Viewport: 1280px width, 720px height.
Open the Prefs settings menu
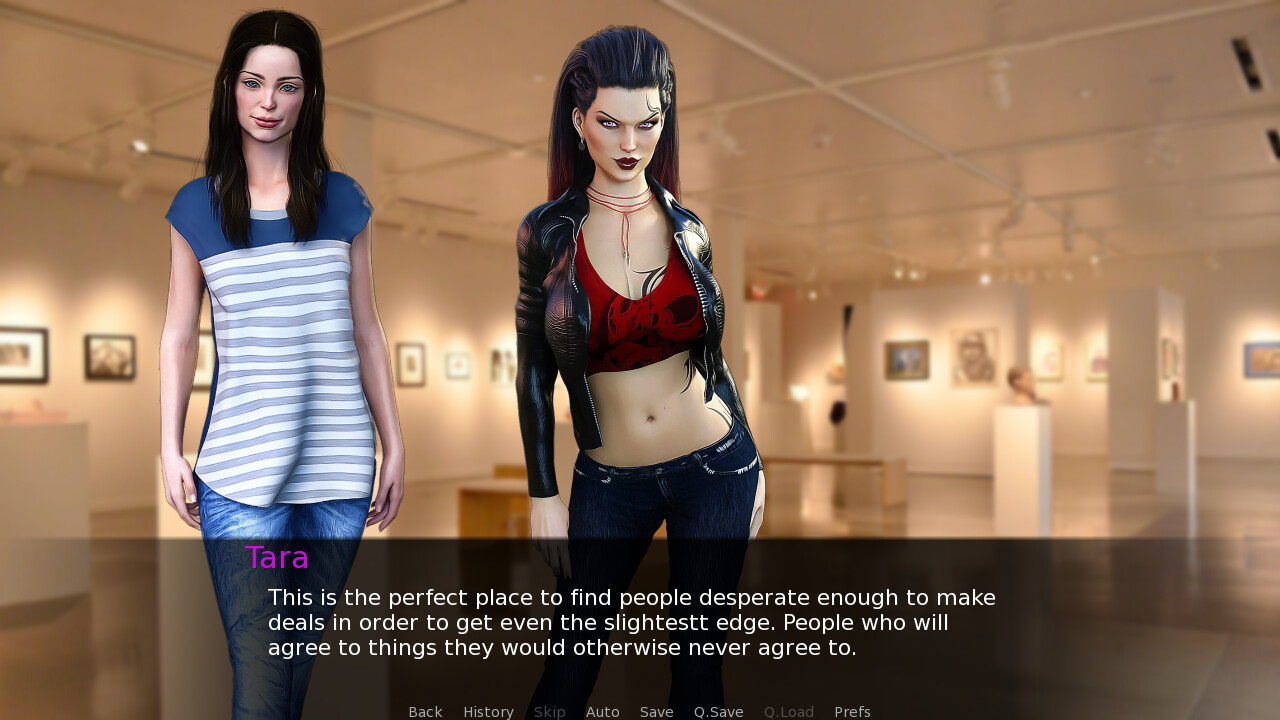pos(852,712)
